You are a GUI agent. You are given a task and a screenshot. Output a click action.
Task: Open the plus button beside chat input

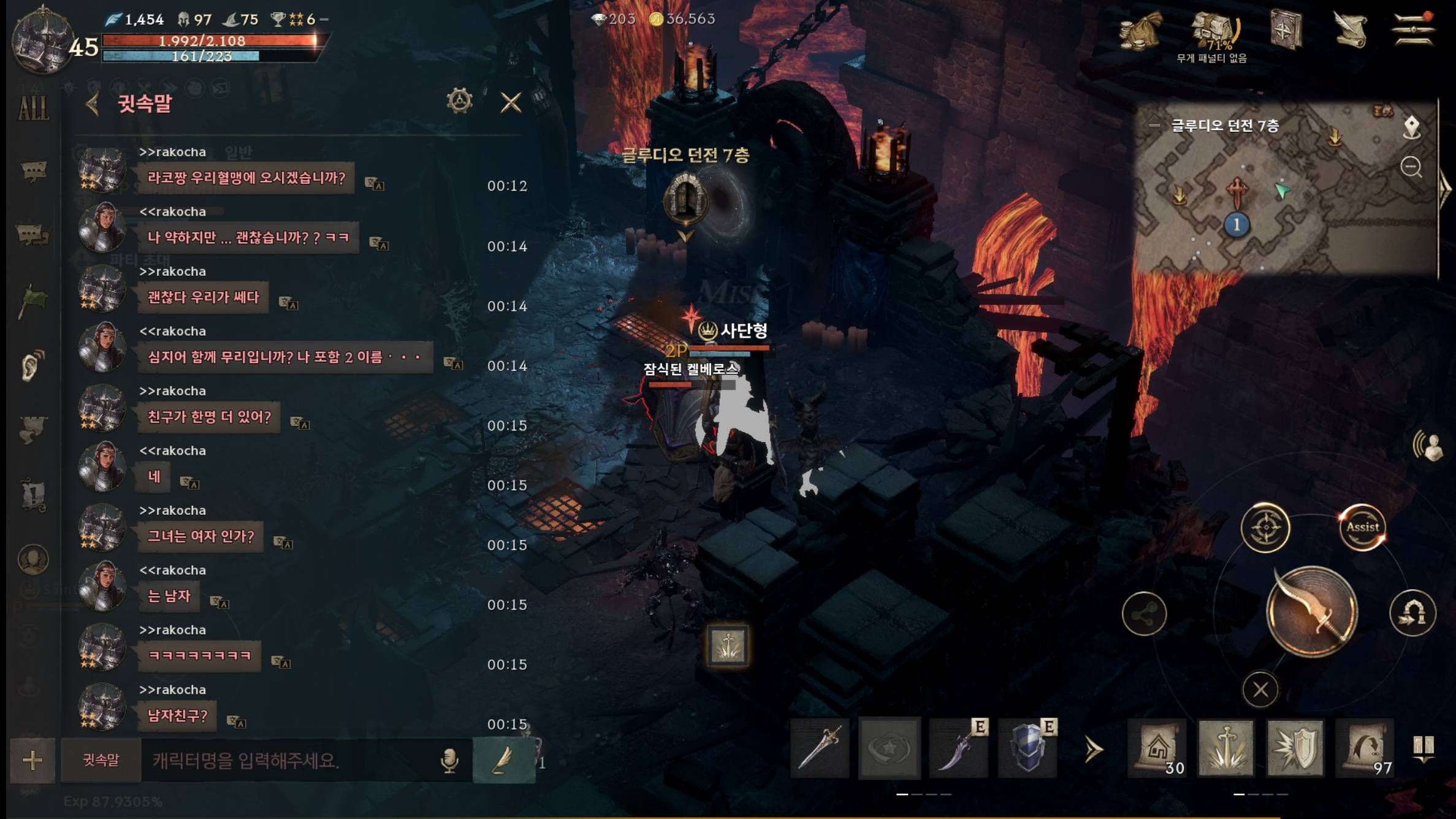pos(32,761)
